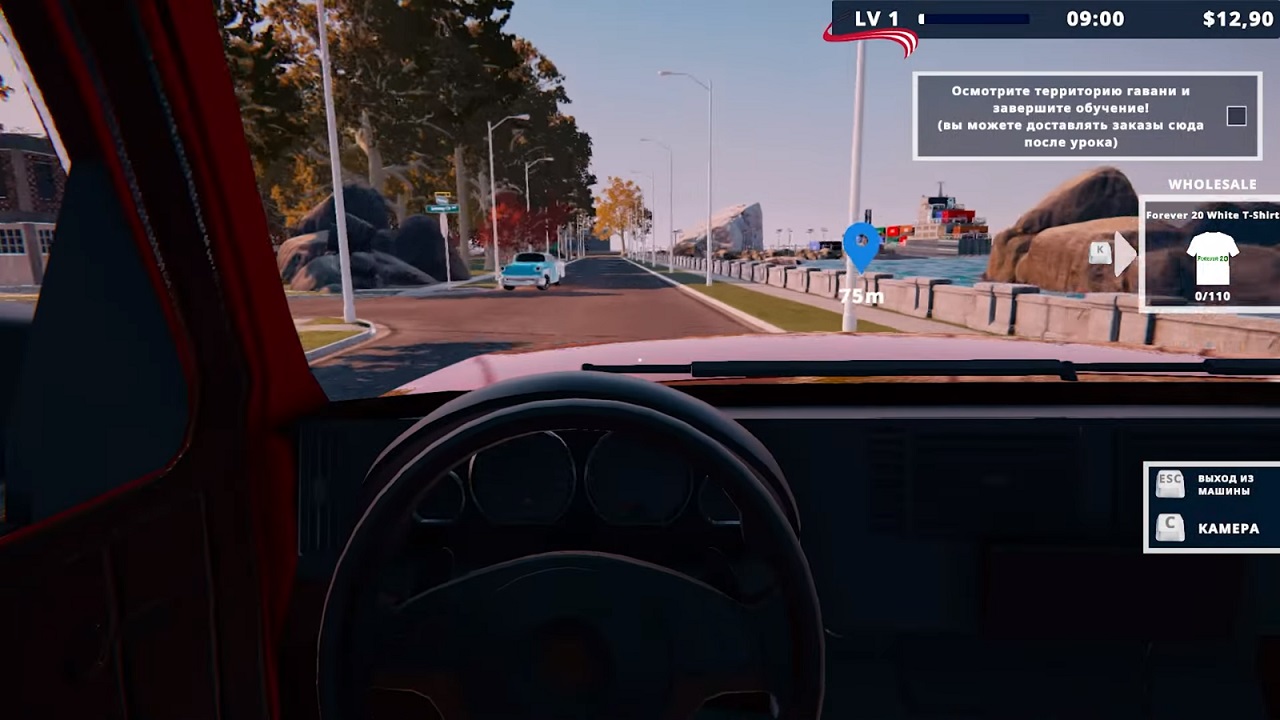The image size is (1280, 720).
Task: Mark the training objective as complete
Action: coord(1235,116)
